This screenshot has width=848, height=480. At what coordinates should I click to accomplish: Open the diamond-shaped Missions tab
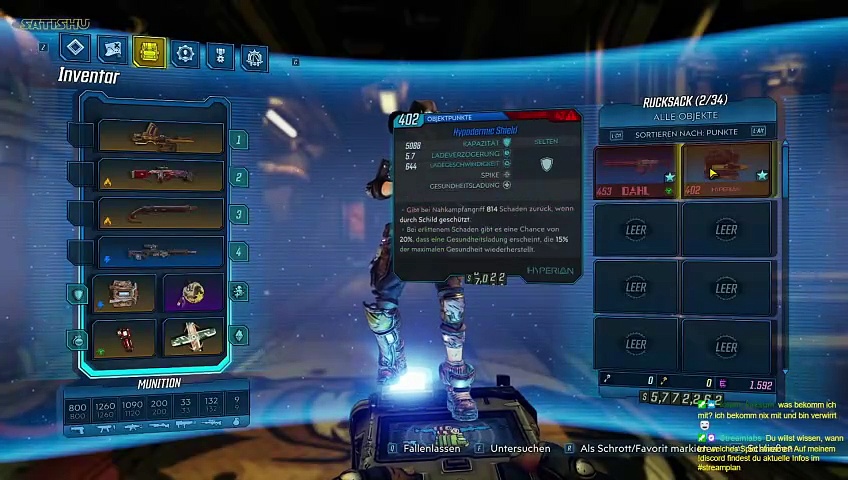pos(76,47)
